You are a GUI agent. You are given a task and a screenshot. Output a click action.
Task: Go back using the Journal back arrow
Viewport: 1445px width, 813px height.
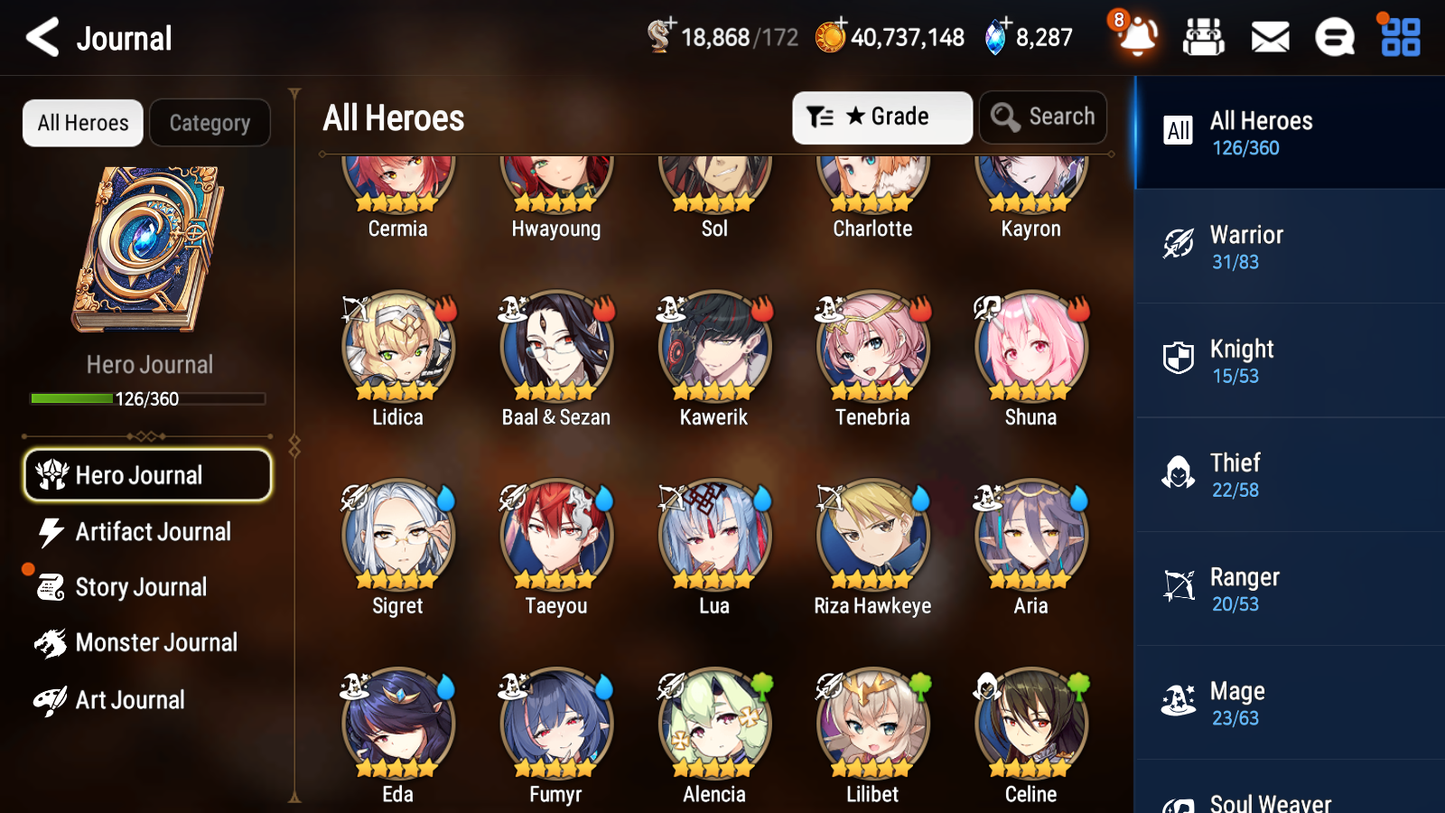tap(43, 38)
